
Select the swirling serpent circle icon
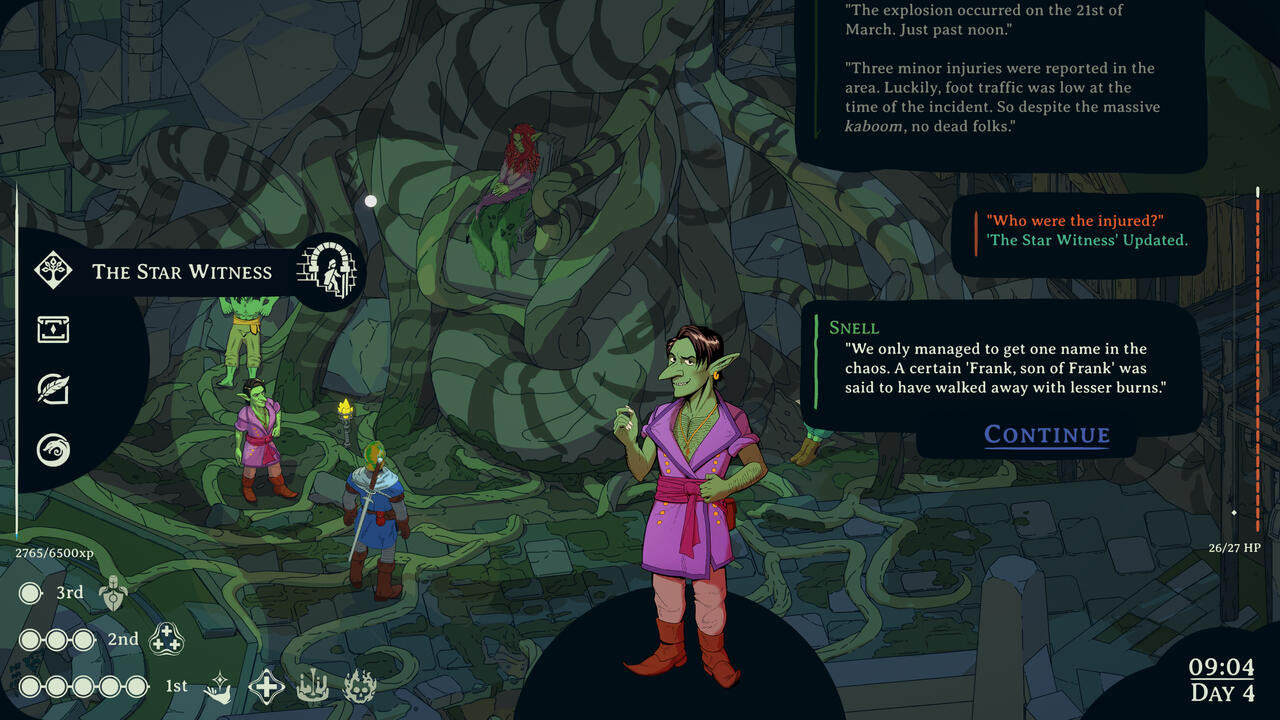[53, 449]
